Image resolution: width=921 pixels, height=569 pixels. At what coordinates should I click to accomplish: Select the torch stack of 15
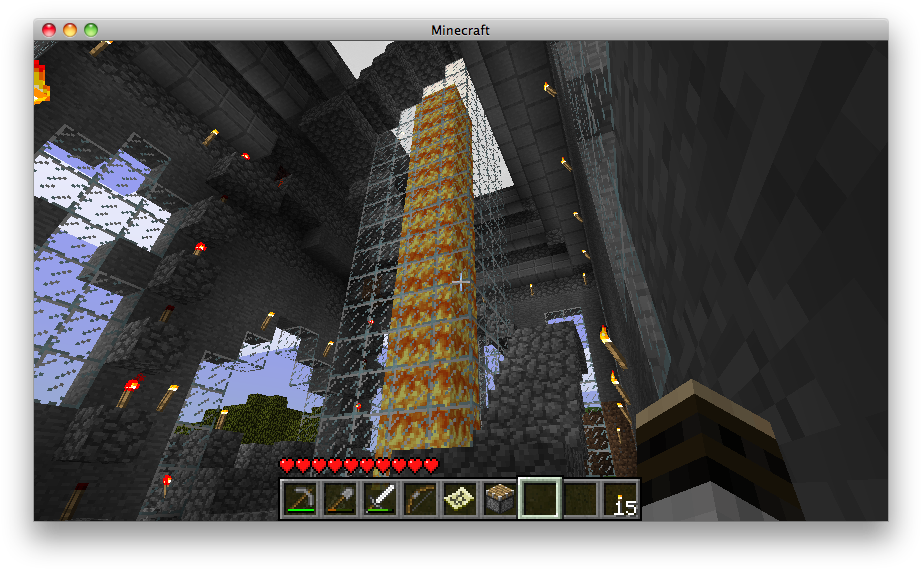[x=619, y=498]
